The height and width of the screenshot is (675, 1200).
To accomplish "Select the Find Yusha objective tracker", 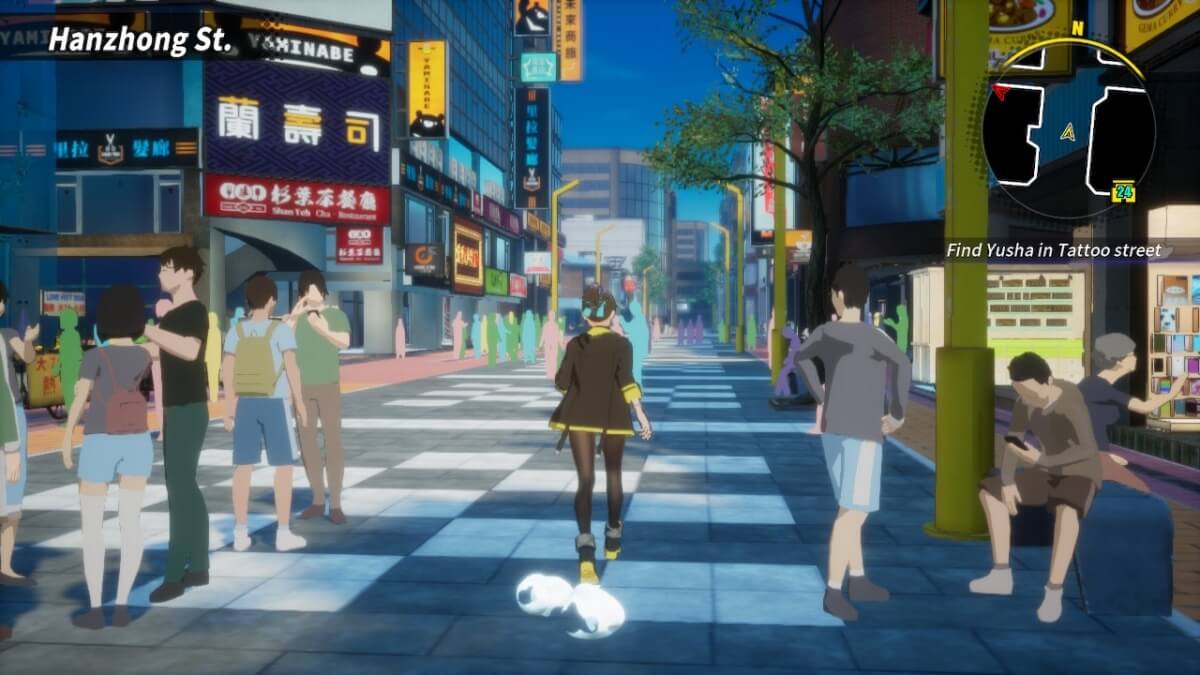I will click(x=1054, y=251).
